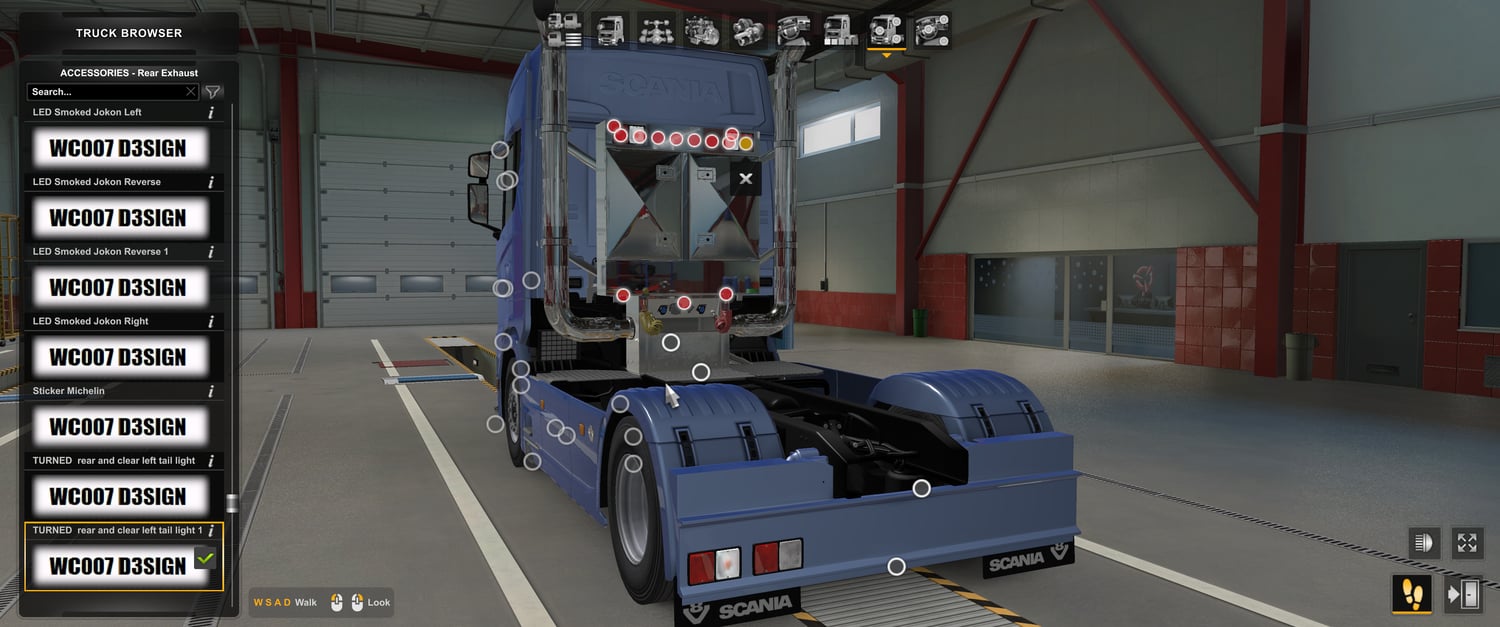Switch to the transmission tab
The height and width of the screenshot is (627, 1500).
pos(747,30)
